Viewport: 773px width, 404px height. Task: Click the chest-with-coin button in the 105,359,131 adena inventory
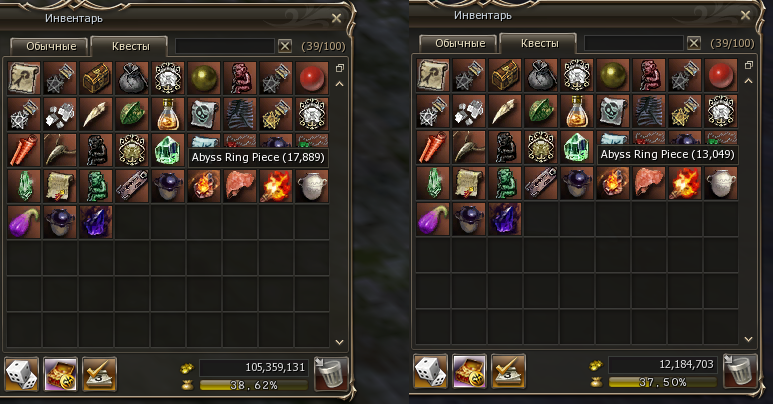coord(61,375)
